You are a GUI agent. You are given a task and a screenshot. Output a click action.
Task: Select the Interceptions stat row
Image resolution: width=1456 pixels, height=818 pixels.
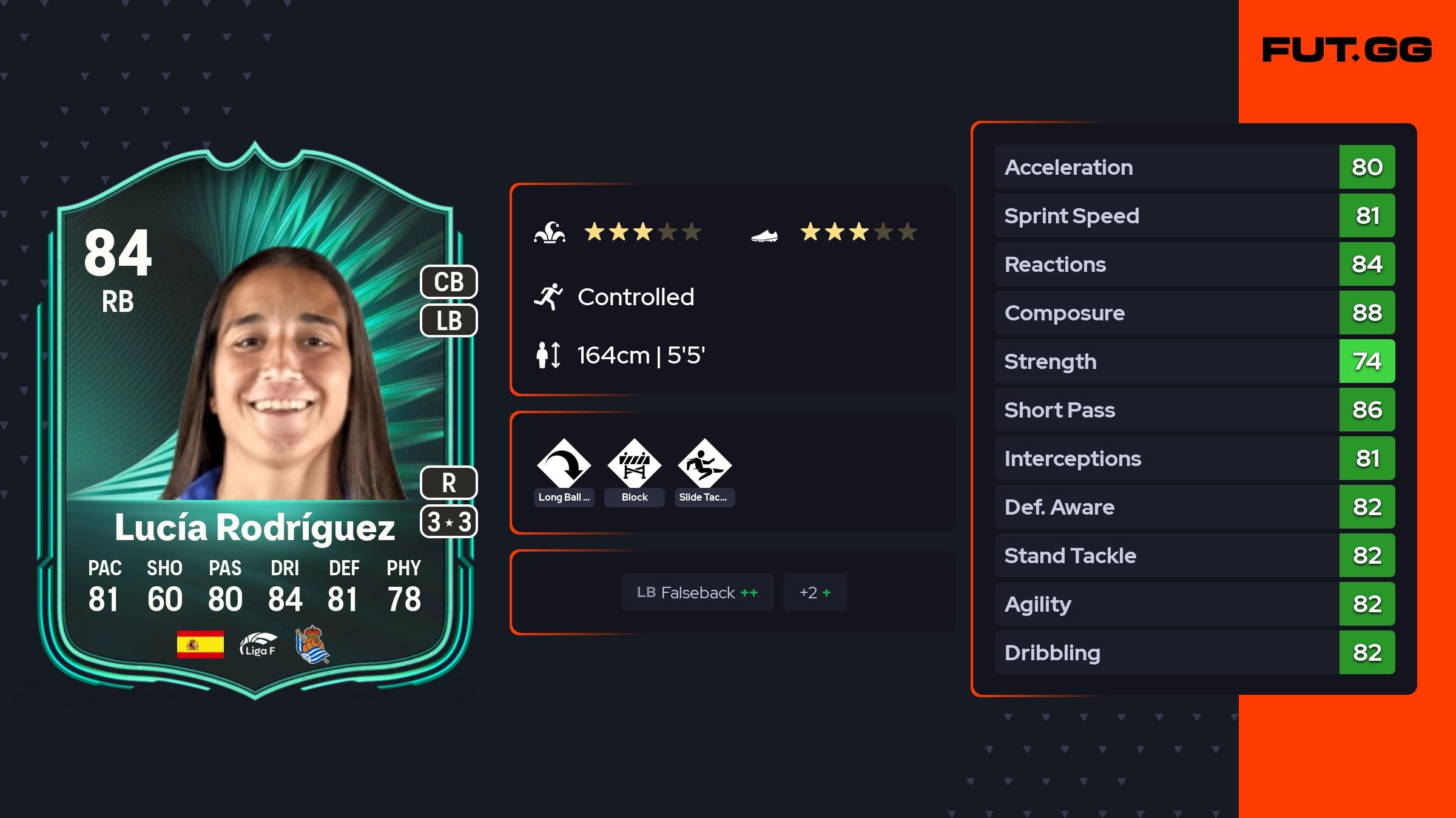coord(1194,458)
